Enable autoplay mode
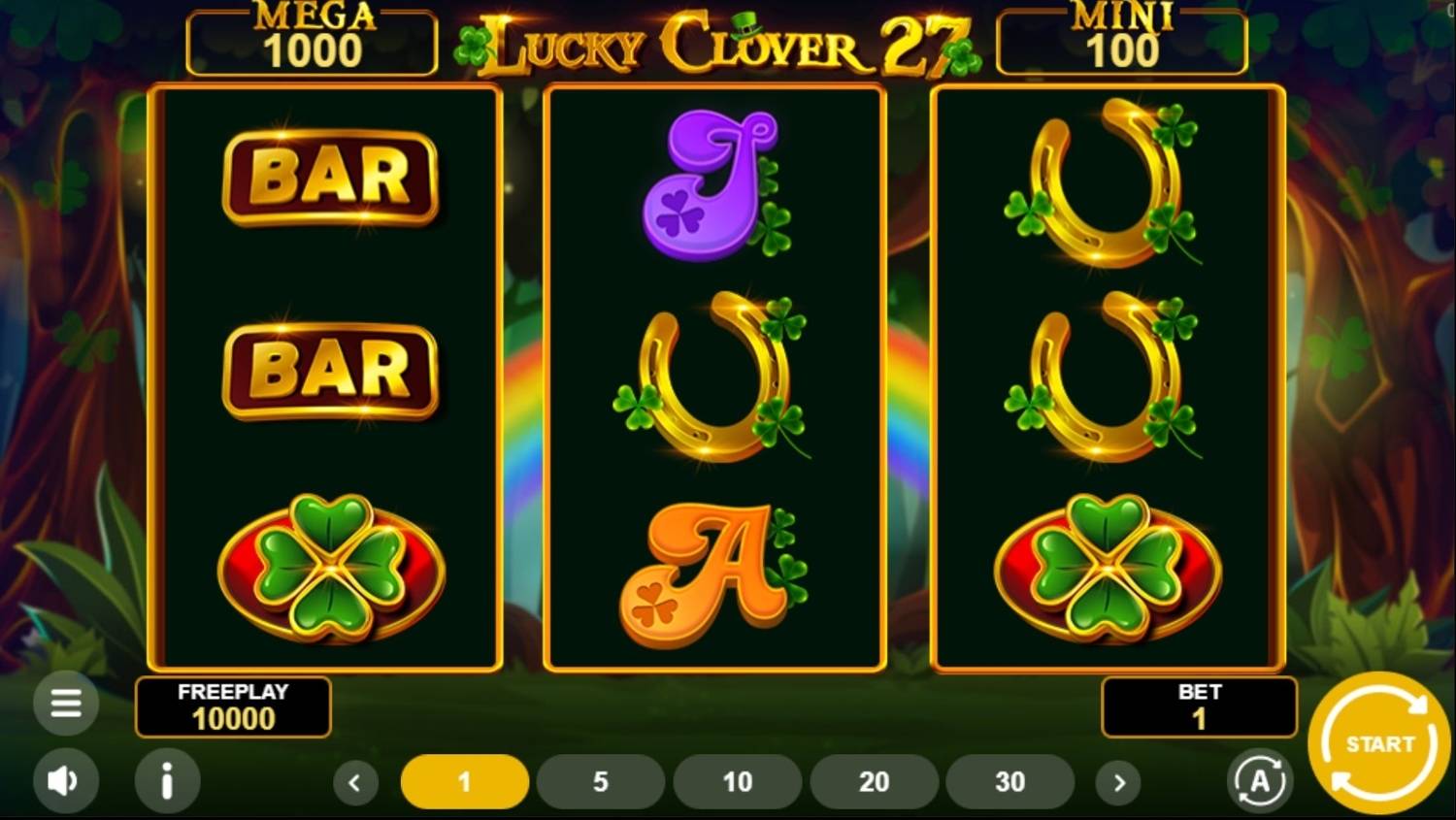 [x=1259, y=781]
